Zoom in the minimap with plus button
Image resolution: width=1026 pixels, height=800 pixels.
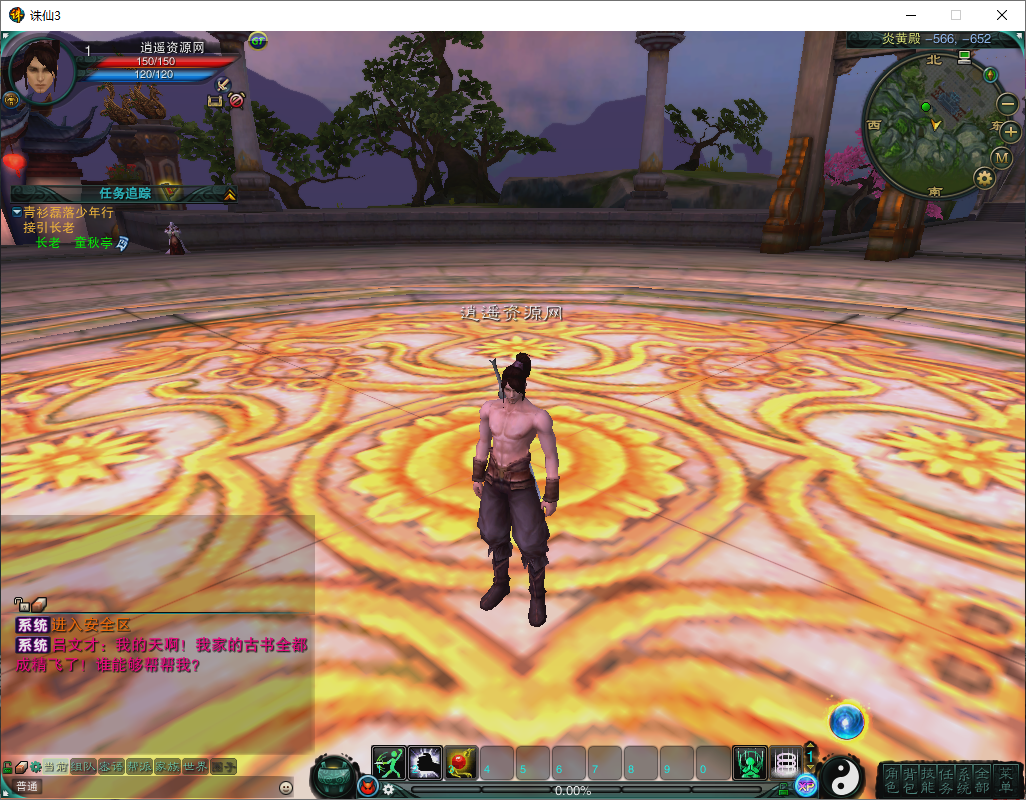pos(1009,131)
